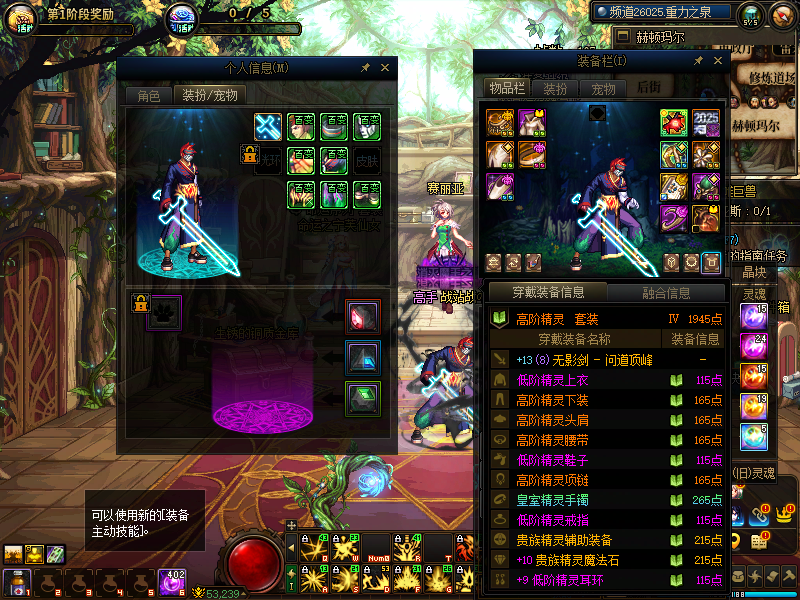Show the 穿戴装备信息 equipped gear info tab
The width and height of the screenshot is (800, 600).
coord(546,292)
